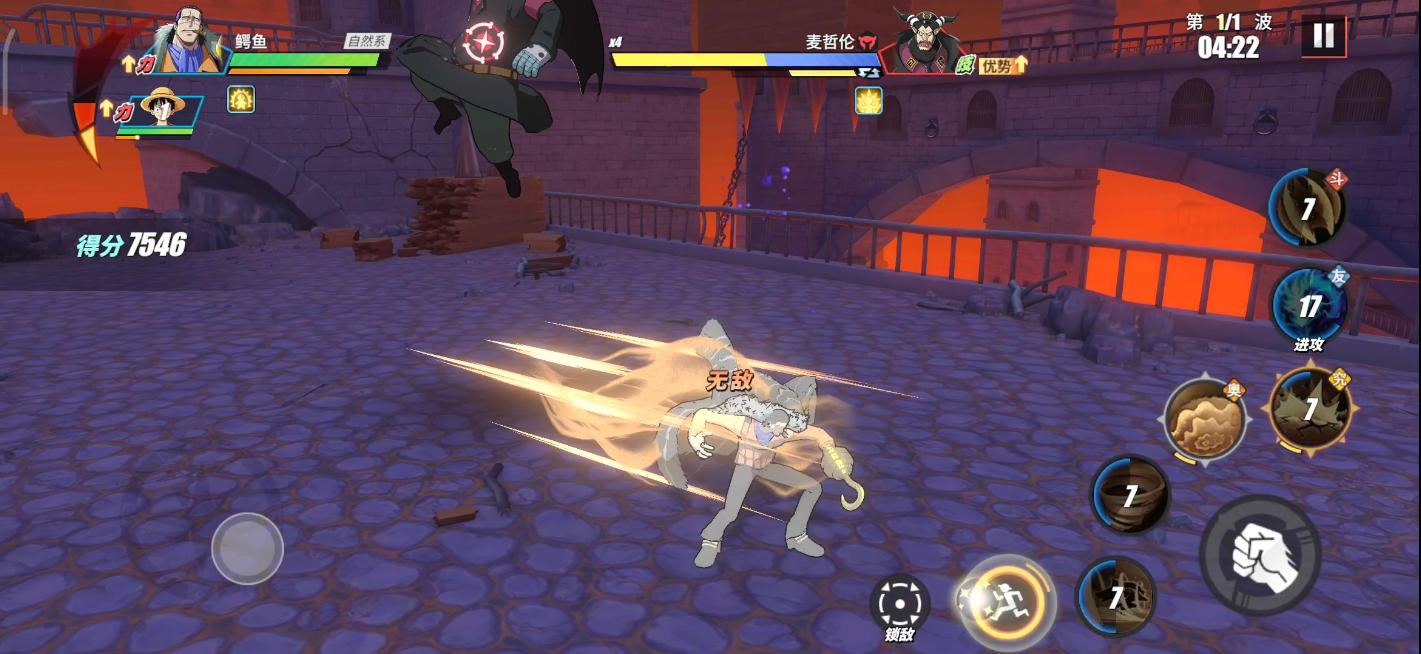The height and width of the screenshot is (654, 1421).
Task: Tap Crocodile's (鳄鱼) character portrait
Action: coord(185,42)
